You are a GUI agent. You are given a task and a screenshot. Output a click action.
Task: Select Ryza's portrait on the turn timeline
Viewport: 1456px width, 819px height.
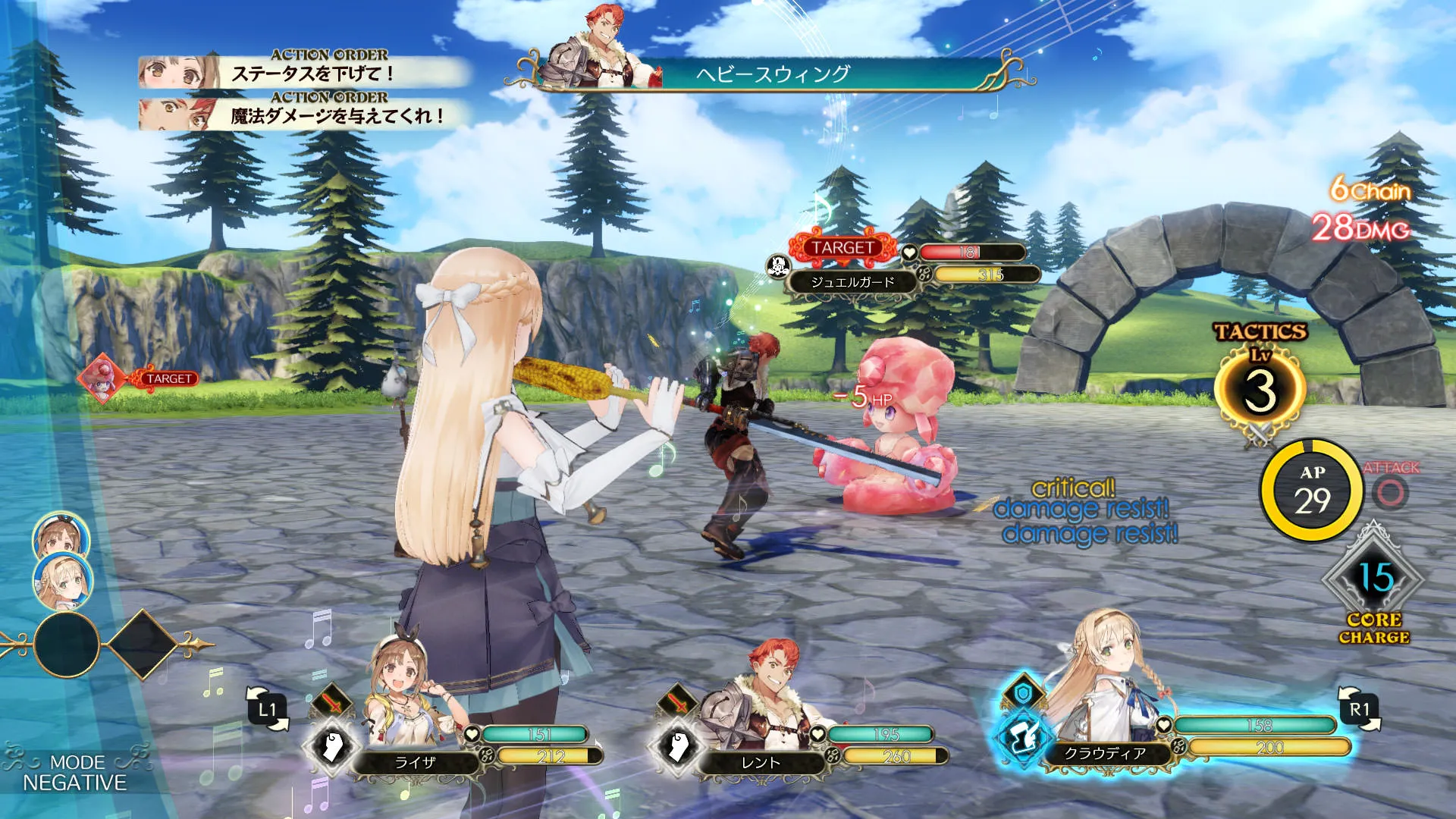tap(61, 538)
